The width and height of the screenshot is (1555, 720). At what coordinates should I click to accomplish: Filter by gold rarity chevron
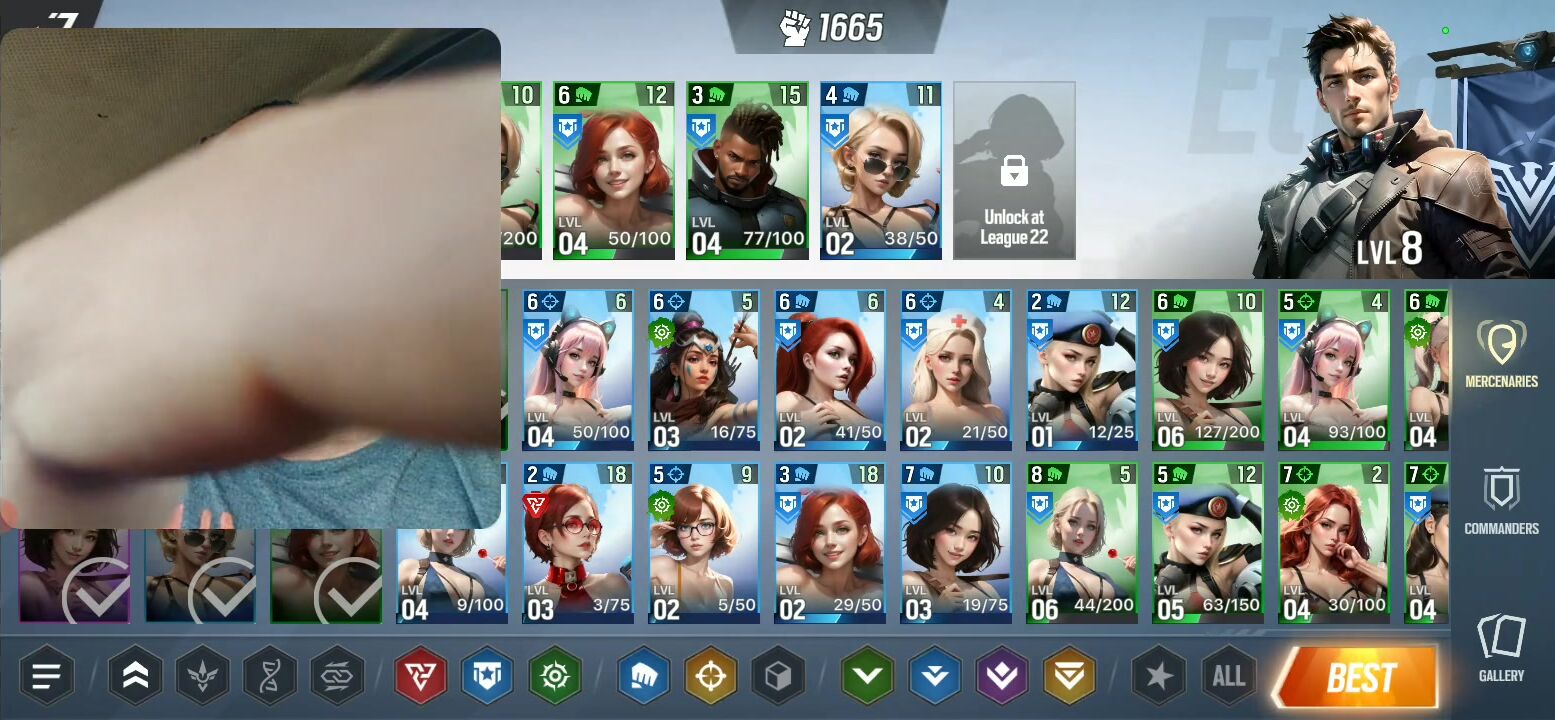1069,677
